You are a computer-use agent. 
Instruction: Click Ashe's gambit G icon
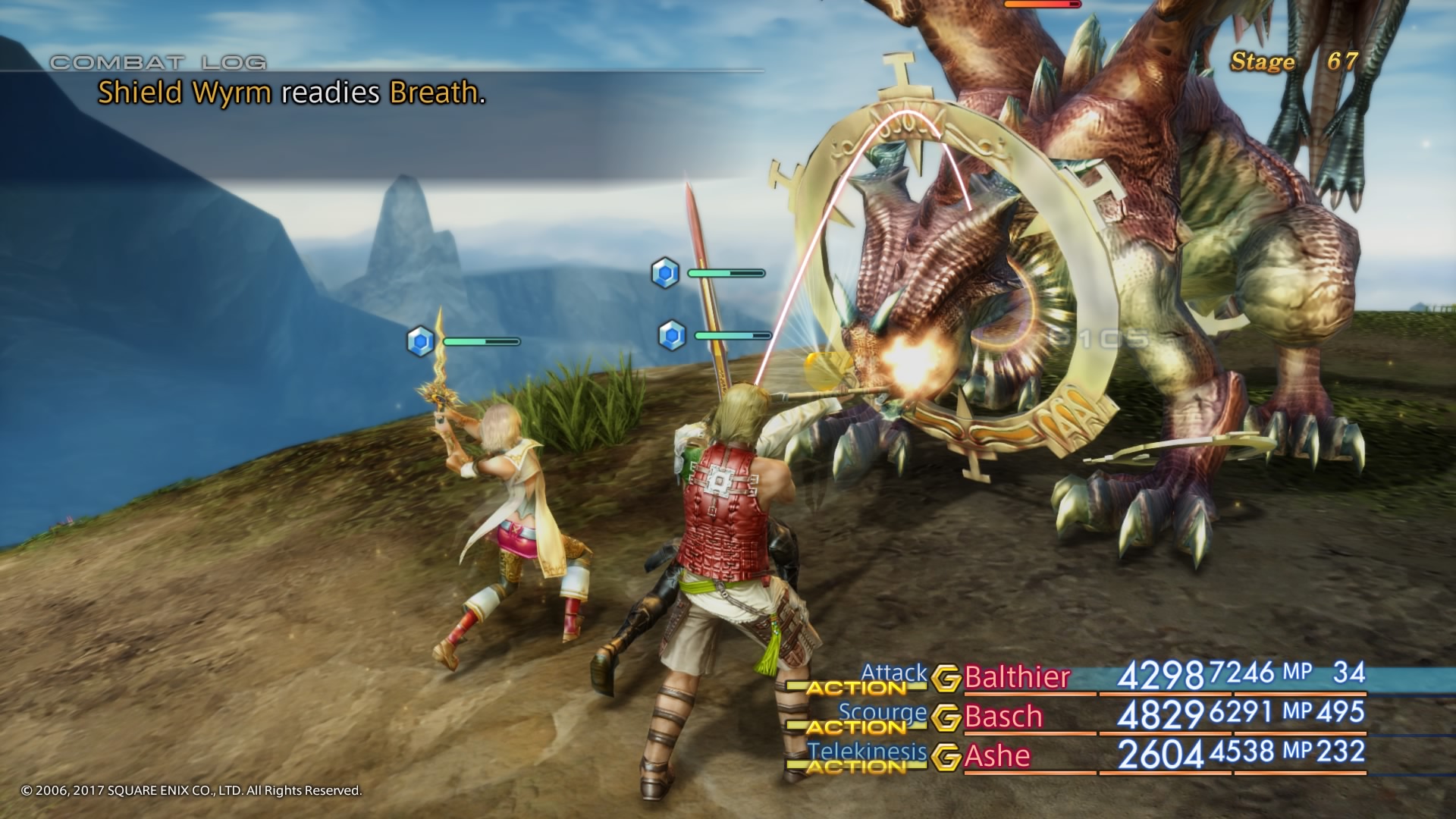tap(946, 757)
